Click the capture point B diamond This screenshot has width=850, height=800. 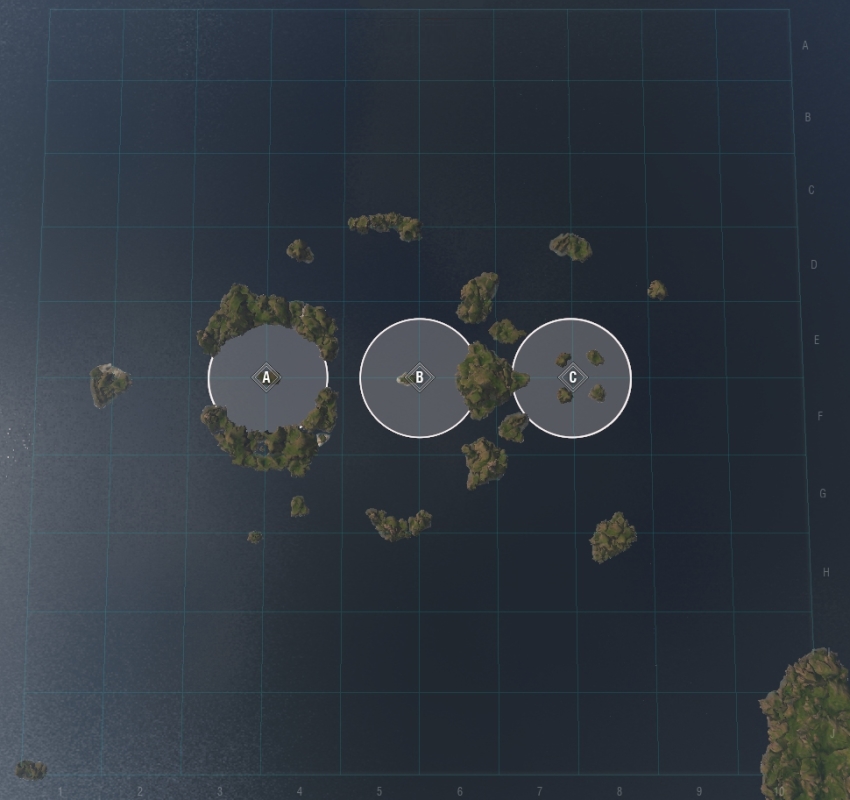click(419, 378)
